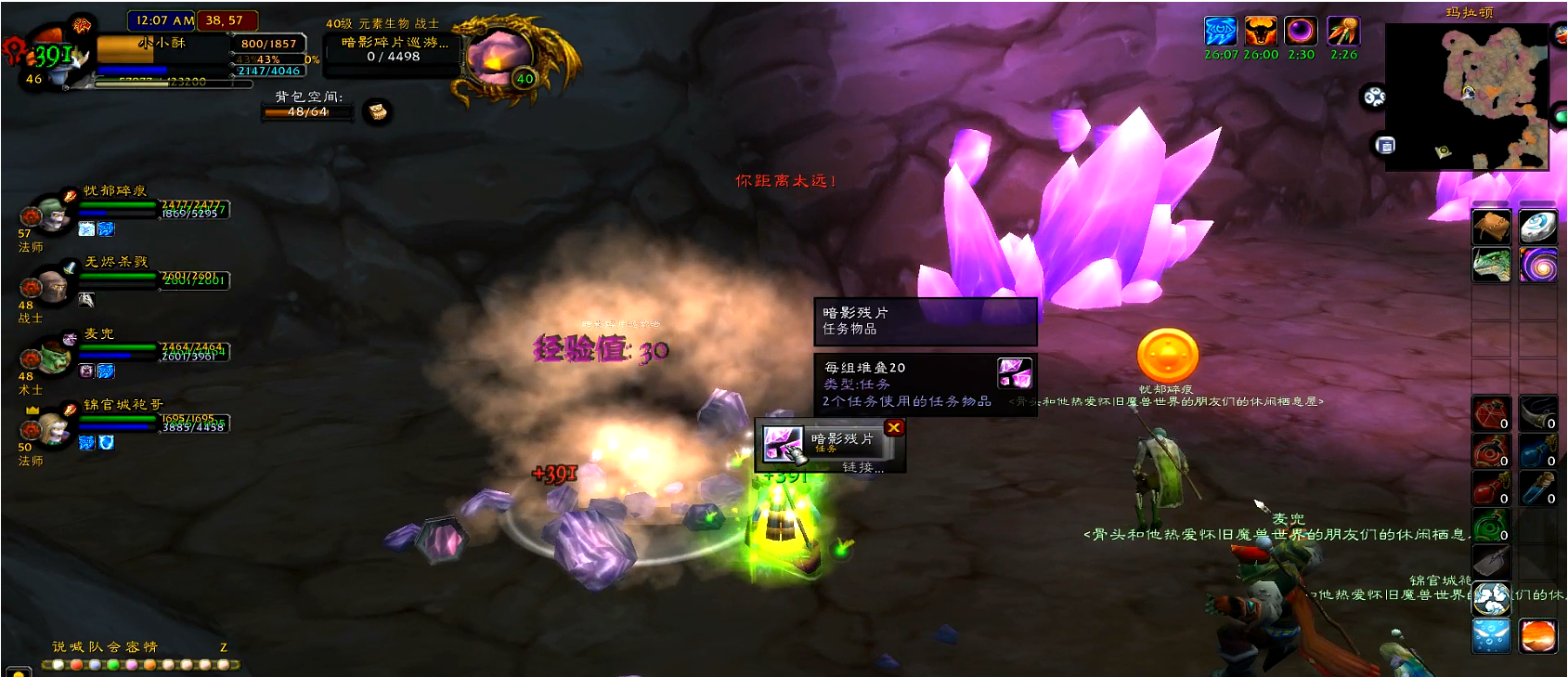
Task: Open the bag via the chest icon
Action: (x=377, y=111)
